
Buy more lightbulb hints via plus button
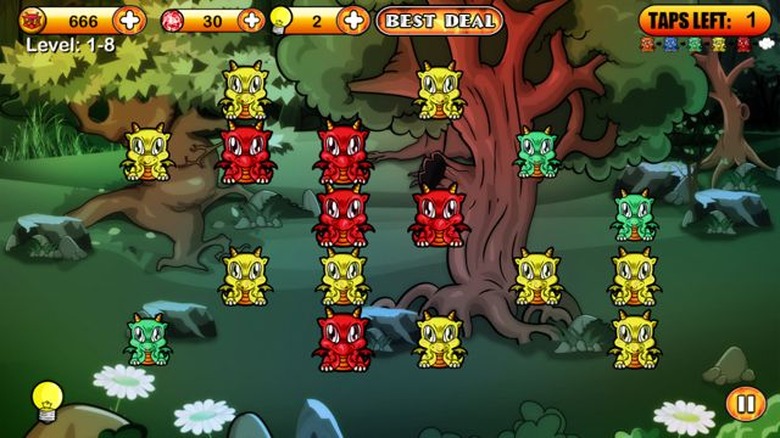pyautogui.click(x=353, y=19)
